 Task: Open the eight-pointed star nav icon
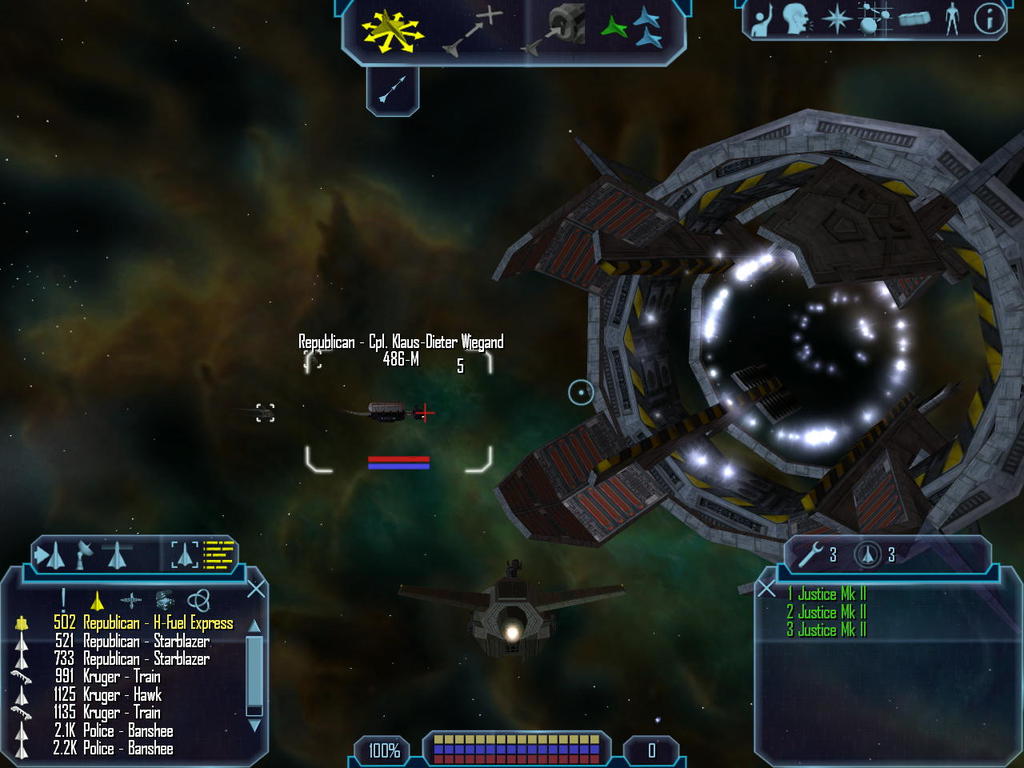click(835, 20)
